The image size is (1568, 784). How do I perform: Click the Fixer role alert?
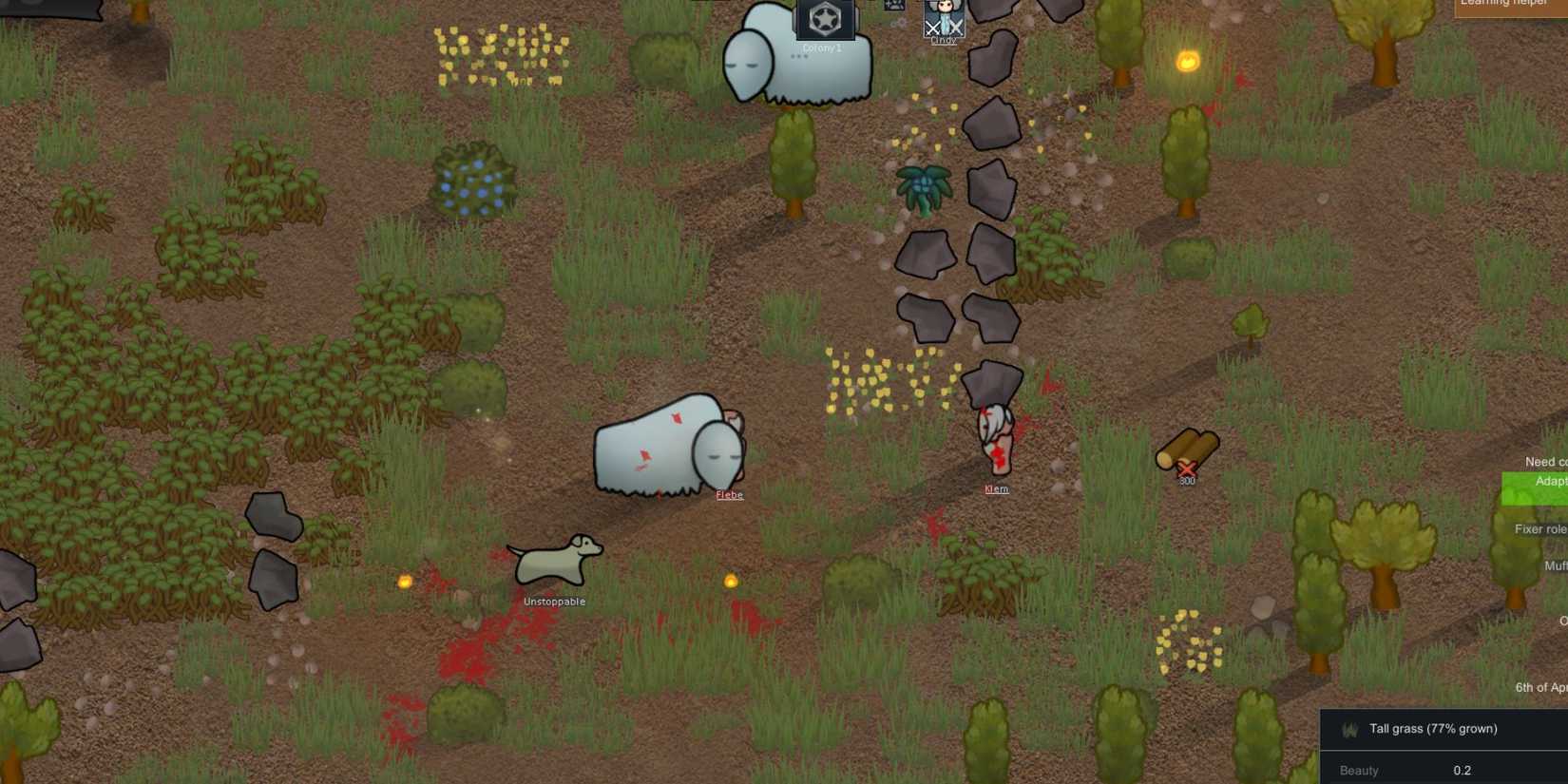(1539, 528)
